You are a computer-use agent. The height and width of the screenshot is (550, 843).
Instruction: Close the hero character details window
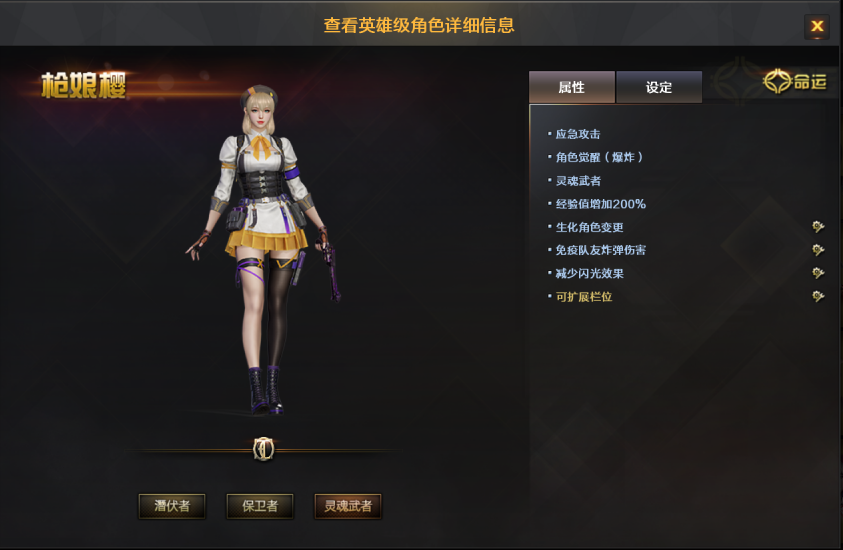tap(817, 27)
